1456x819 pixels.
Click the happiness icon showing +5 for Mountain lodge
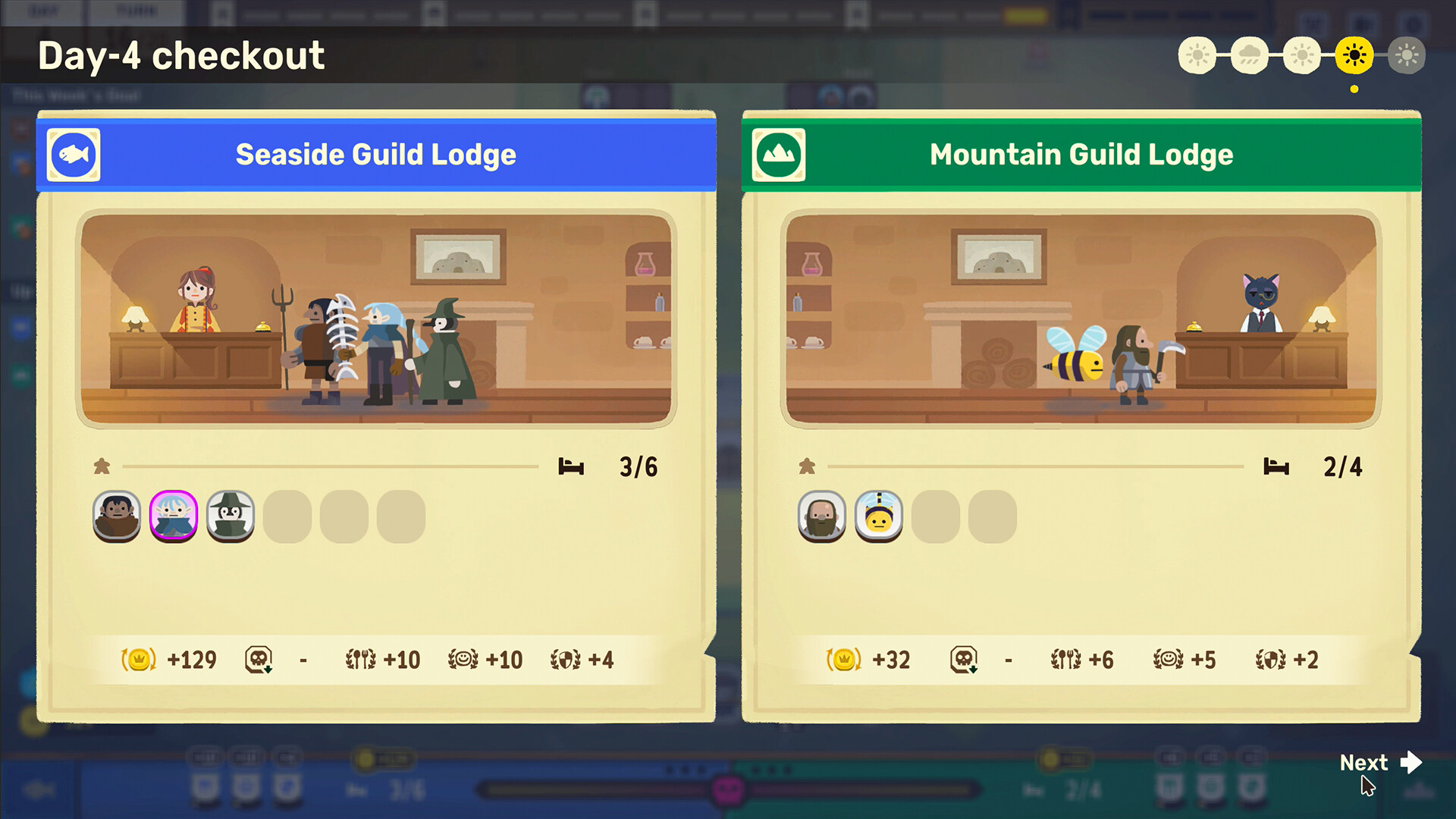click(1172, 660)
